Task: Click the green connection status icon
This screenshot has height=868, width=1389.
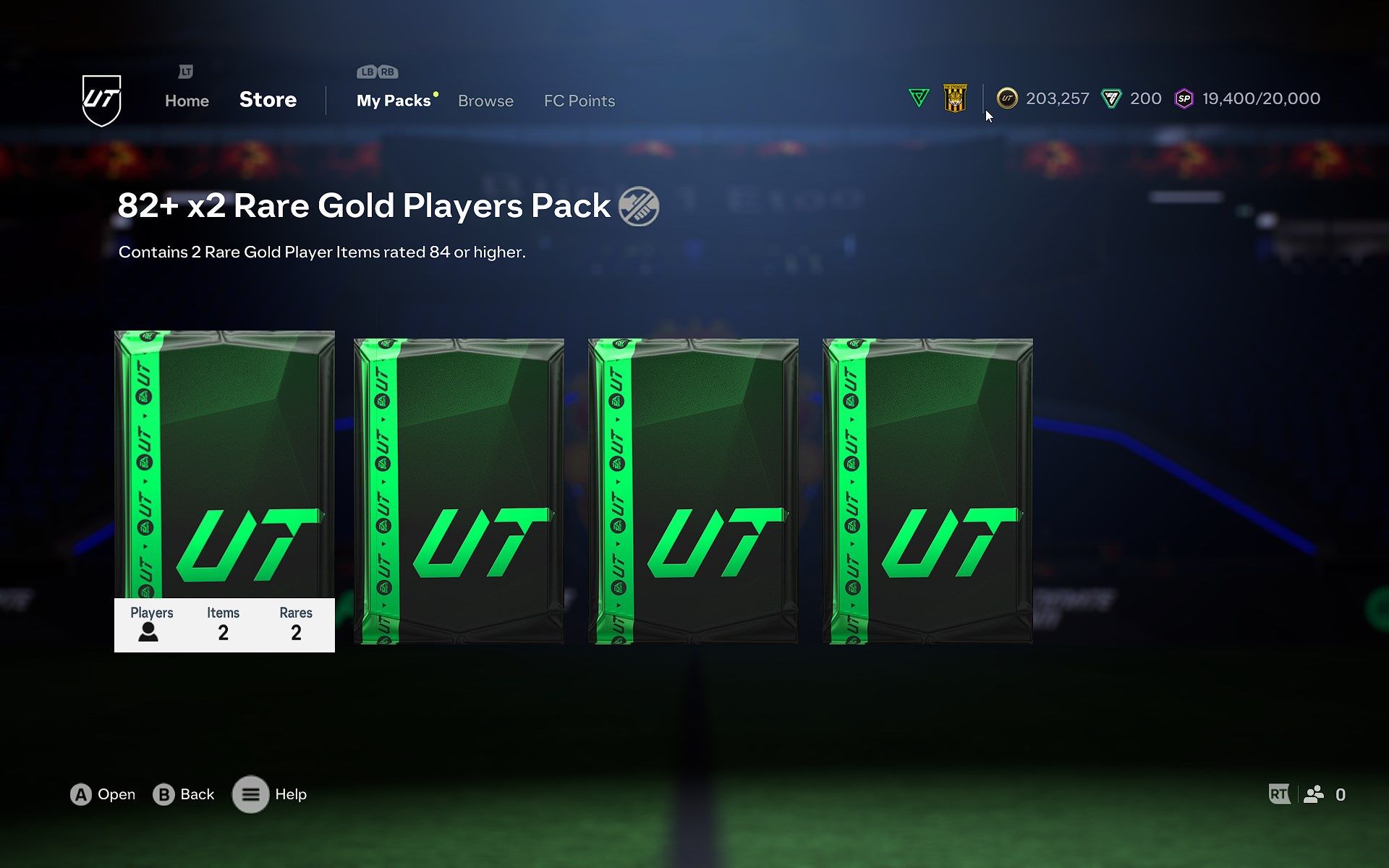Action: tap(917, 98)
